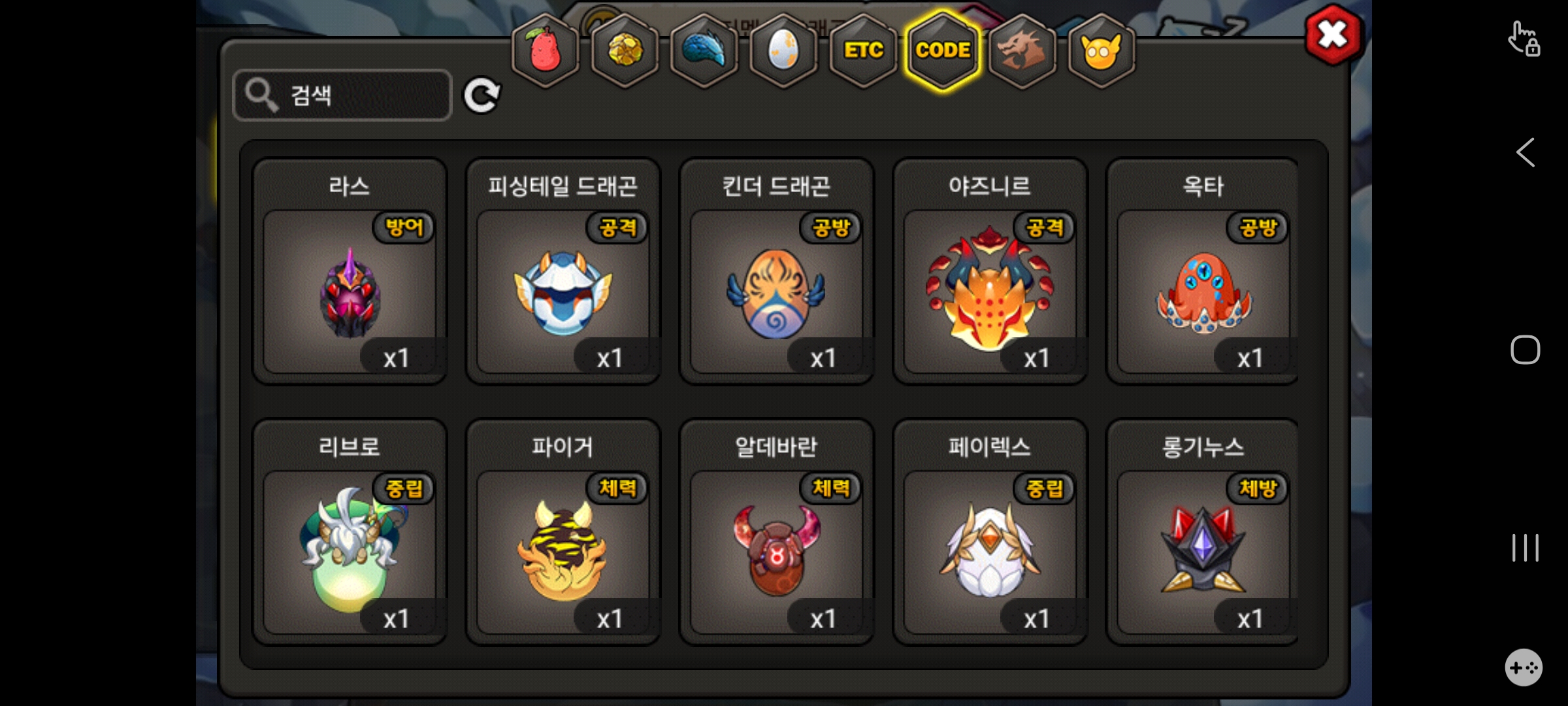Tap the Android back arrow
Image resolution: width=1568 pixels, height=706 pixels.
point(1526,153)
